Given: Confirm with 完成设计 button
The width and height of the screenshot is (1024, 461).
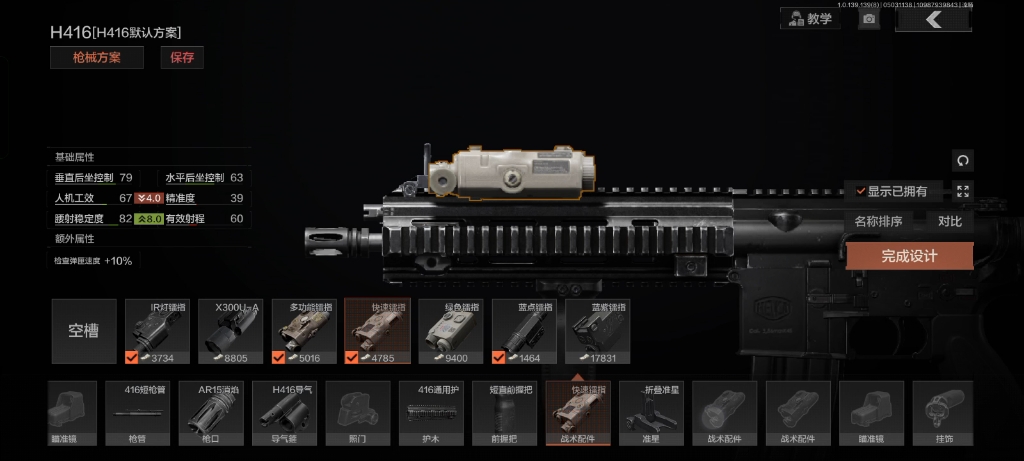Looking at the screenshot, I should click(909, 256).
